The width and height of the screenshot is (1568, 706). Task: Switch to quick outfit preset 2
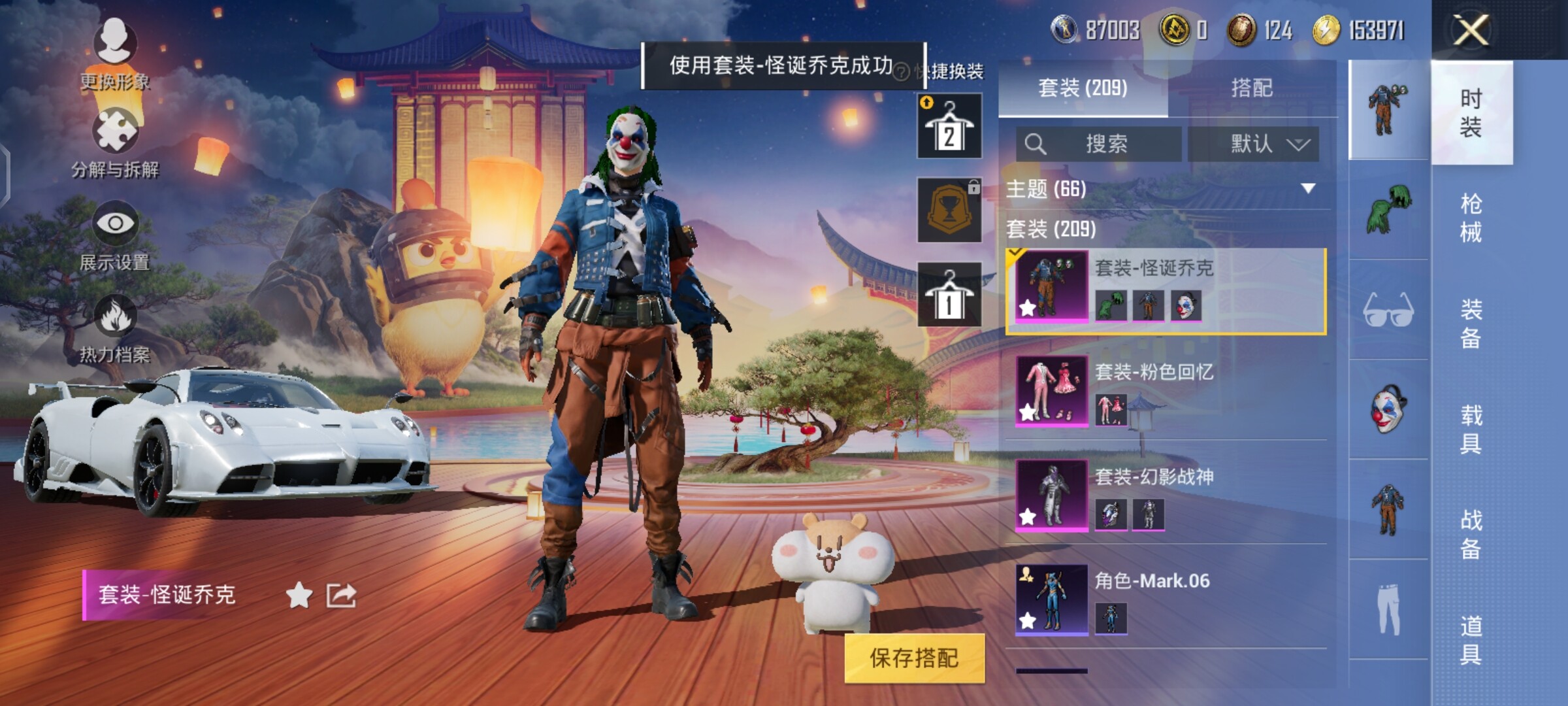click(949, 126)
